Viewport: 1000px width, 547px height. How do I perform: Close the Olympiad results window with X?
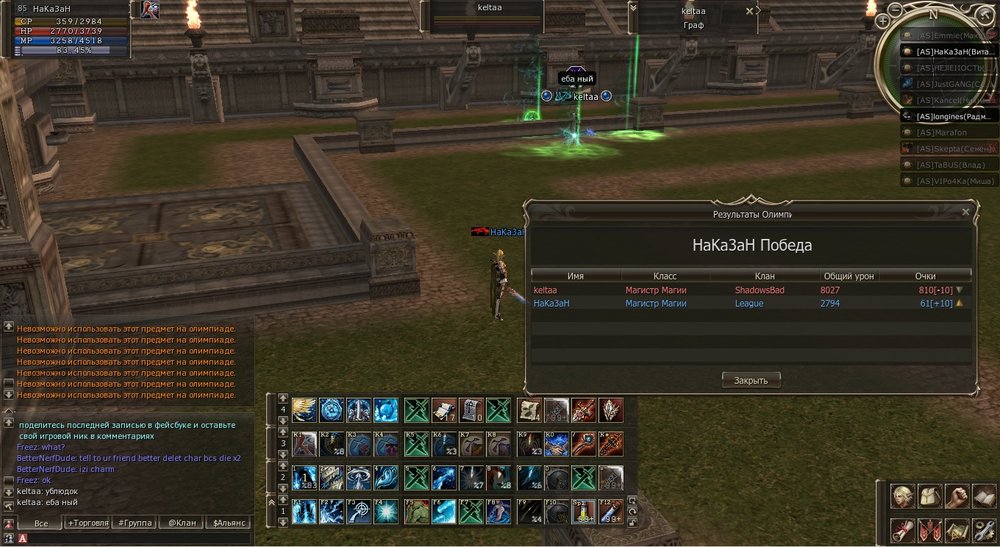(x=965, y=212)
